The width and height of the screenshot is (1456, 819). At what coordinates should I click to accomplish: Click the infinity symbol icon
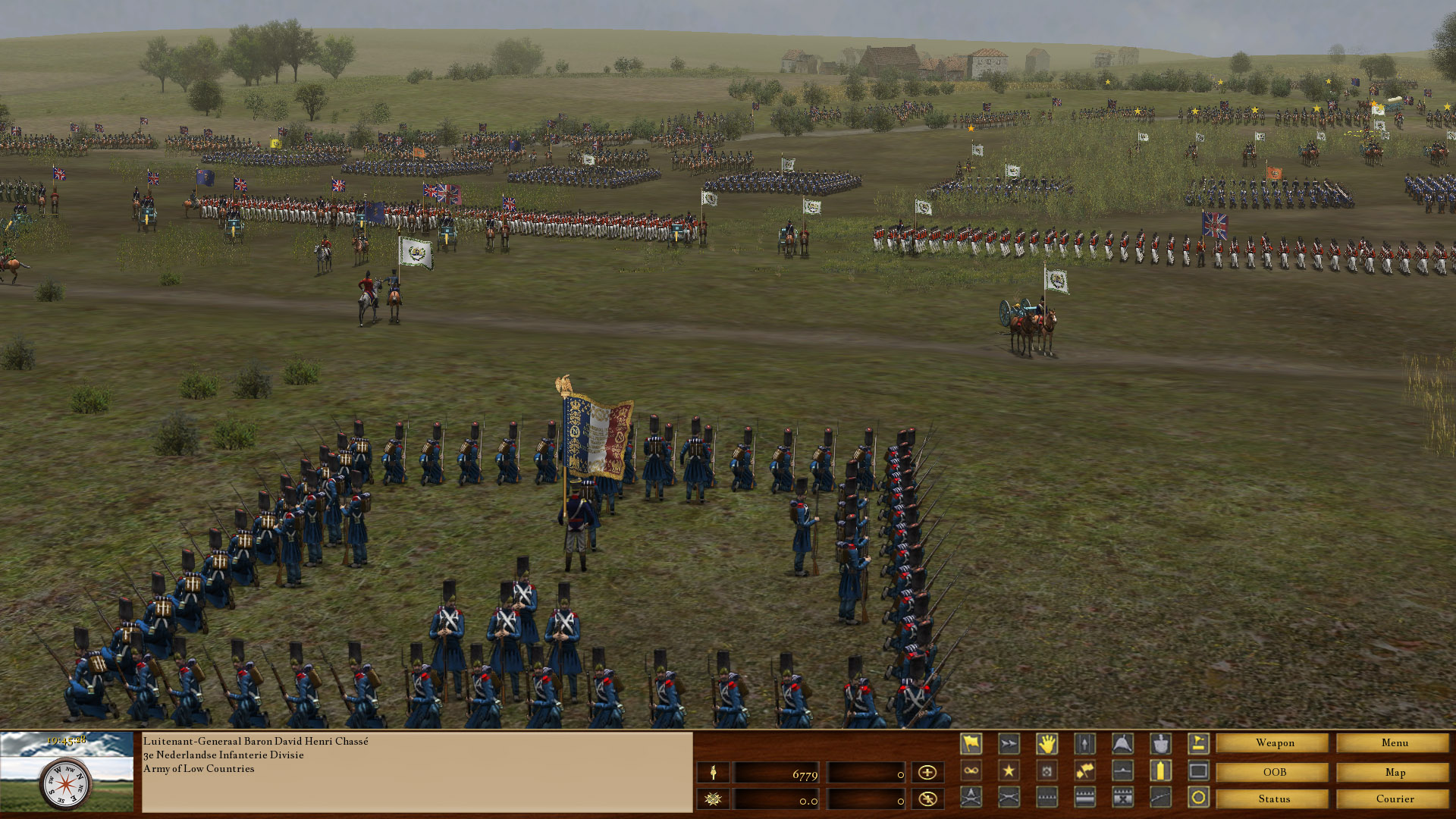(x=971, y=770)
